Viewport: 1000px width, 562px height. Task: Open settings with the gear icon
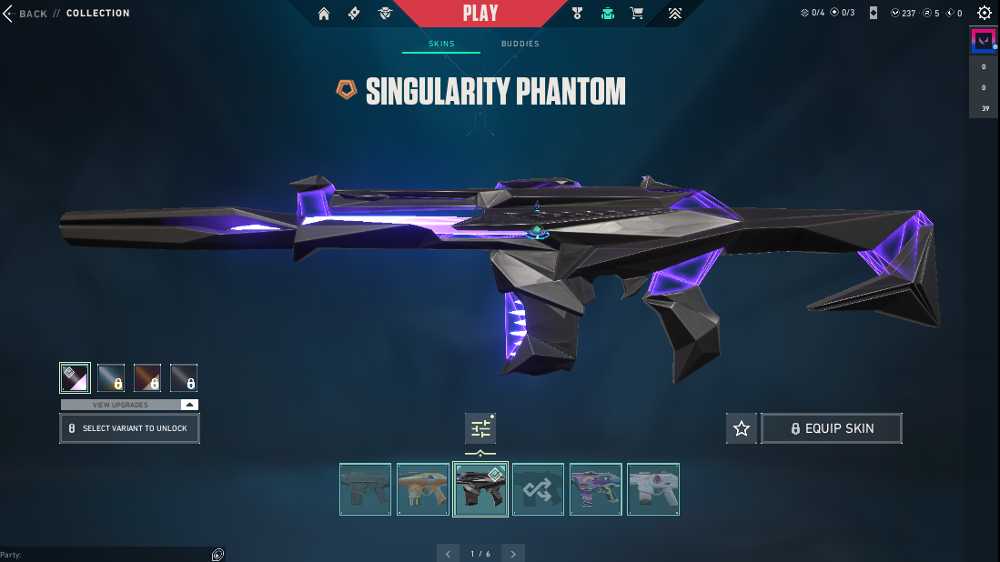point(984,13)
